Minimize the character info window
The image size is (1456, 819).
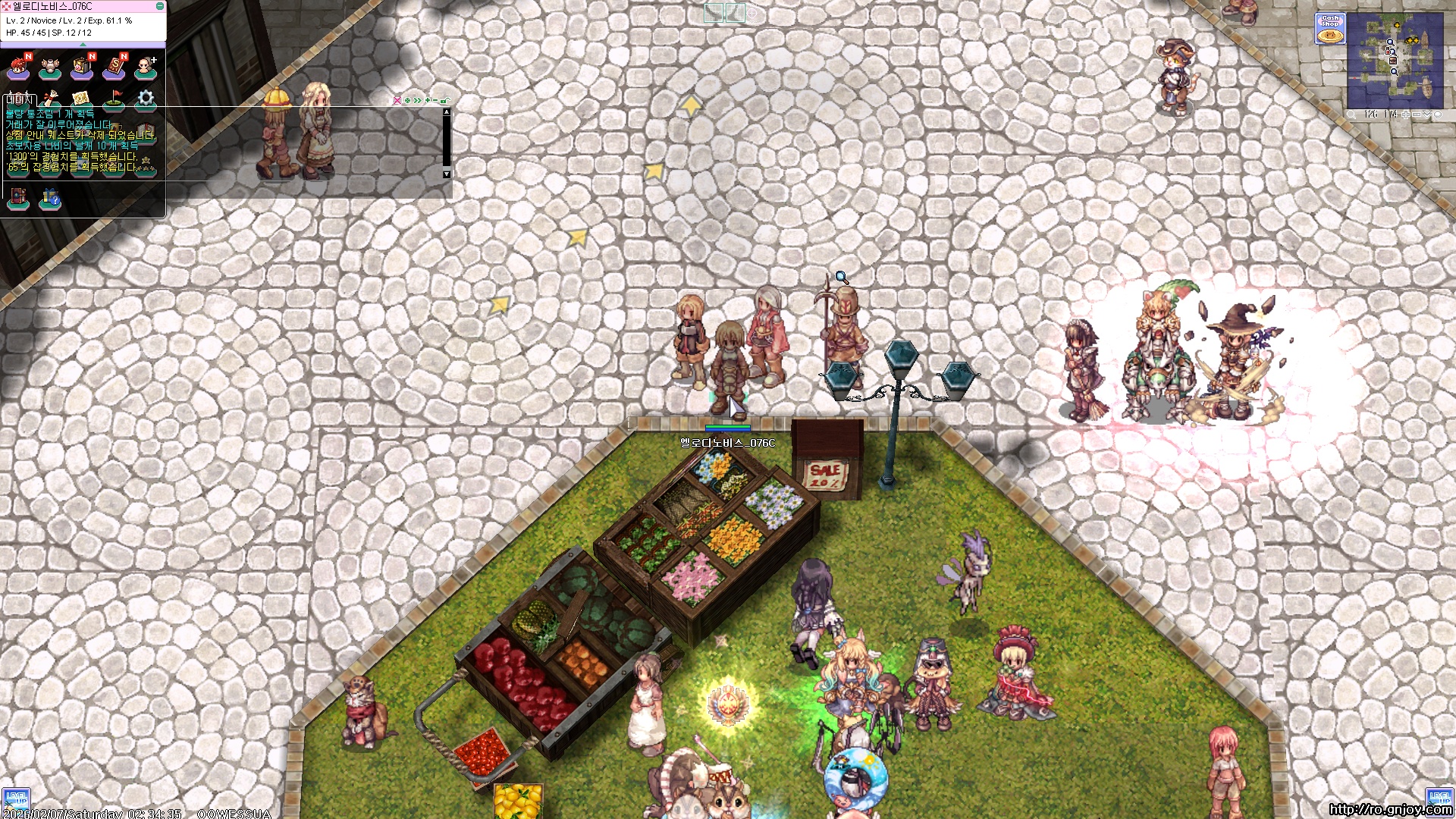(160, 6)
